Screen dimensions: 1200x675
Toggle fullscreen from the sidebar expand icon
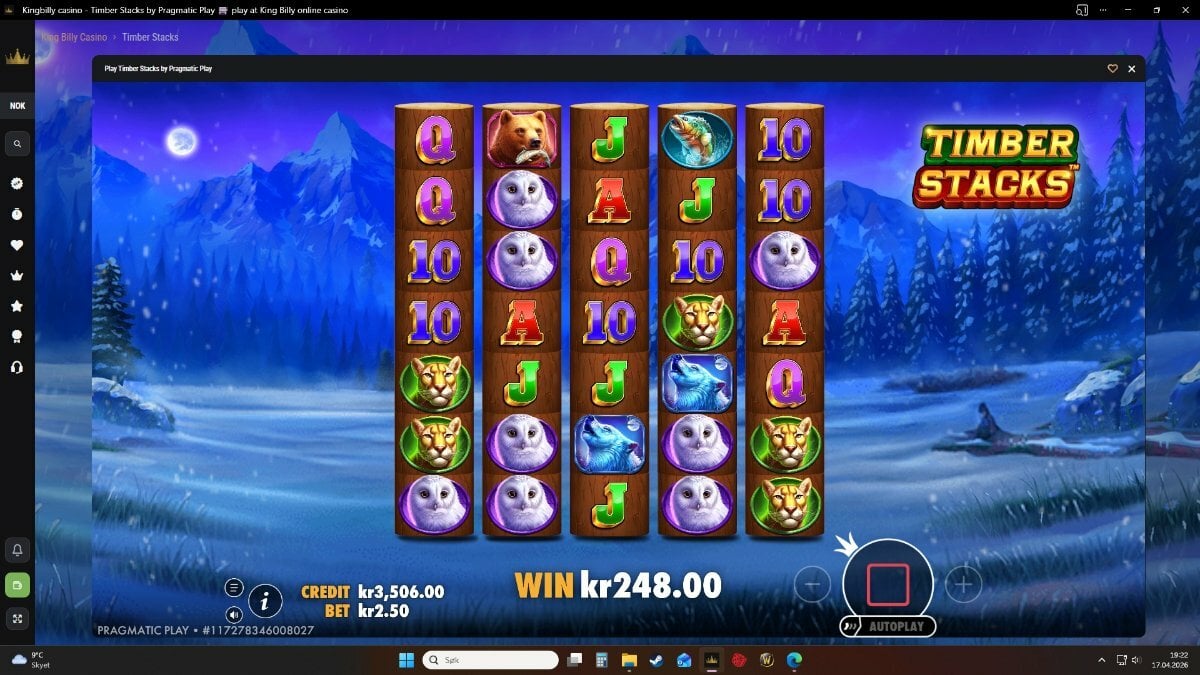[x=17, y=619]
